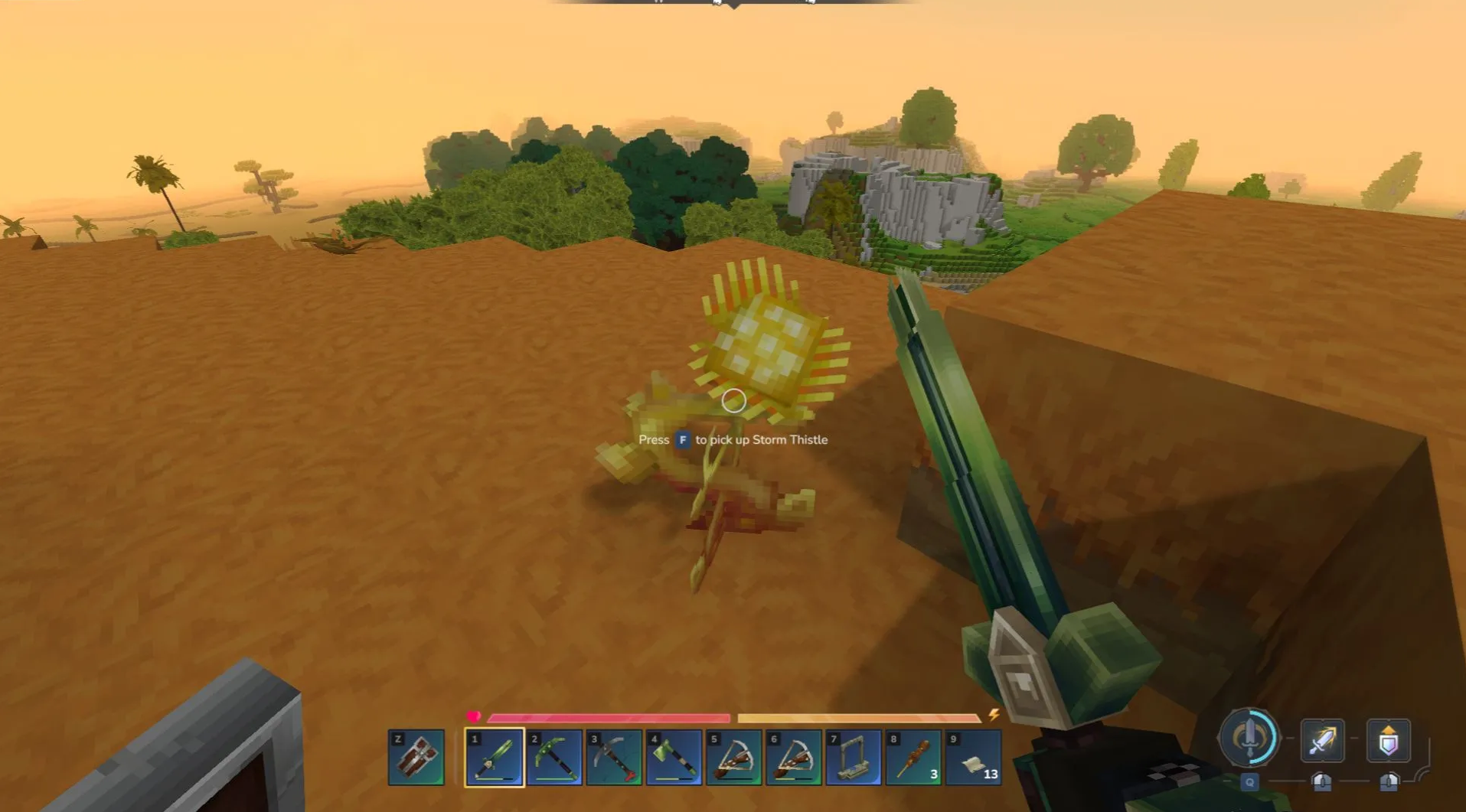Click the shield with orange arrow icon
Screen dimensions: 1466x812
point(1389,740)
